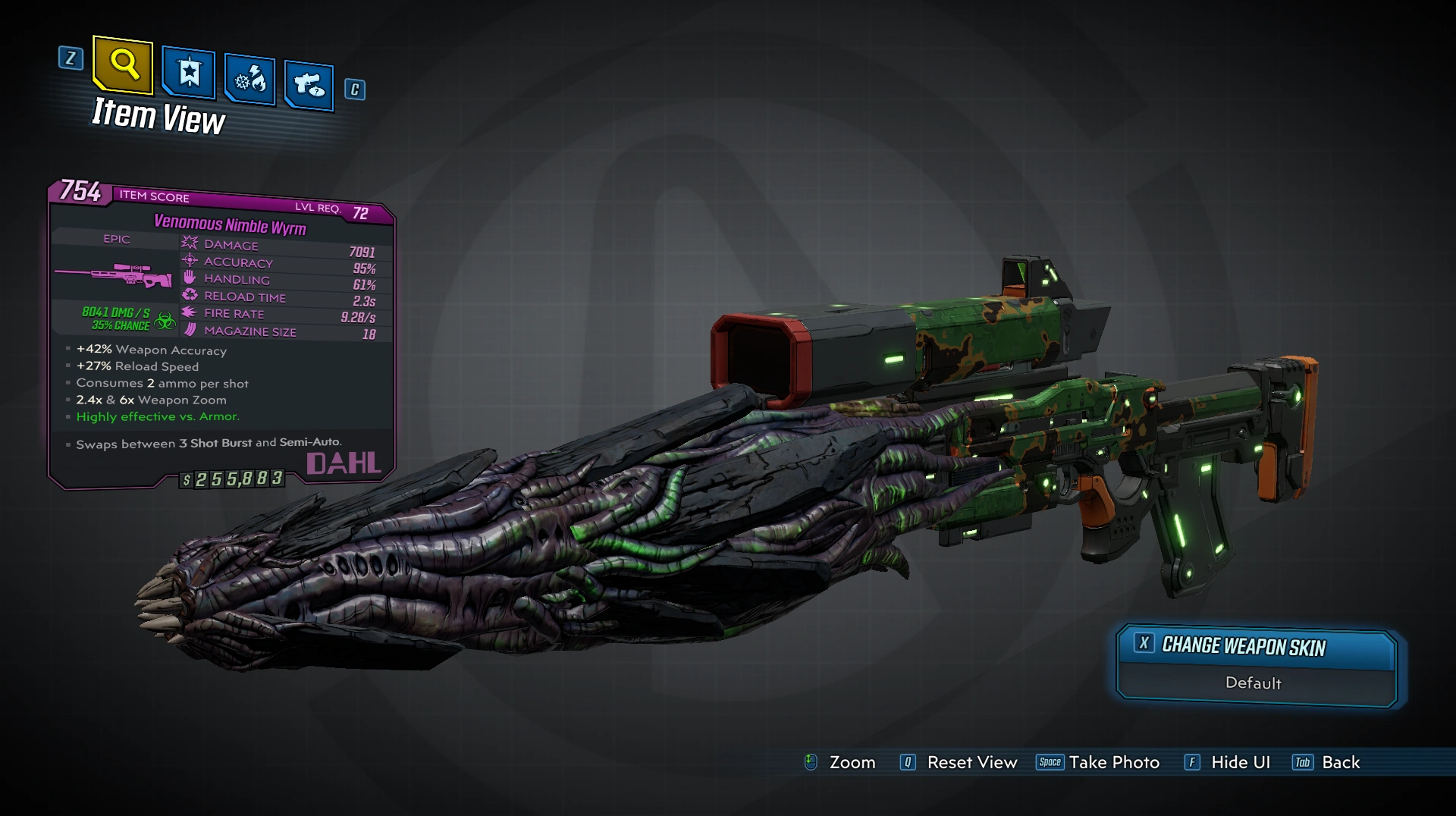Click Reset View in the bottom bar
Viewport: 1456px width, 816px height.
tap(971, 763)
